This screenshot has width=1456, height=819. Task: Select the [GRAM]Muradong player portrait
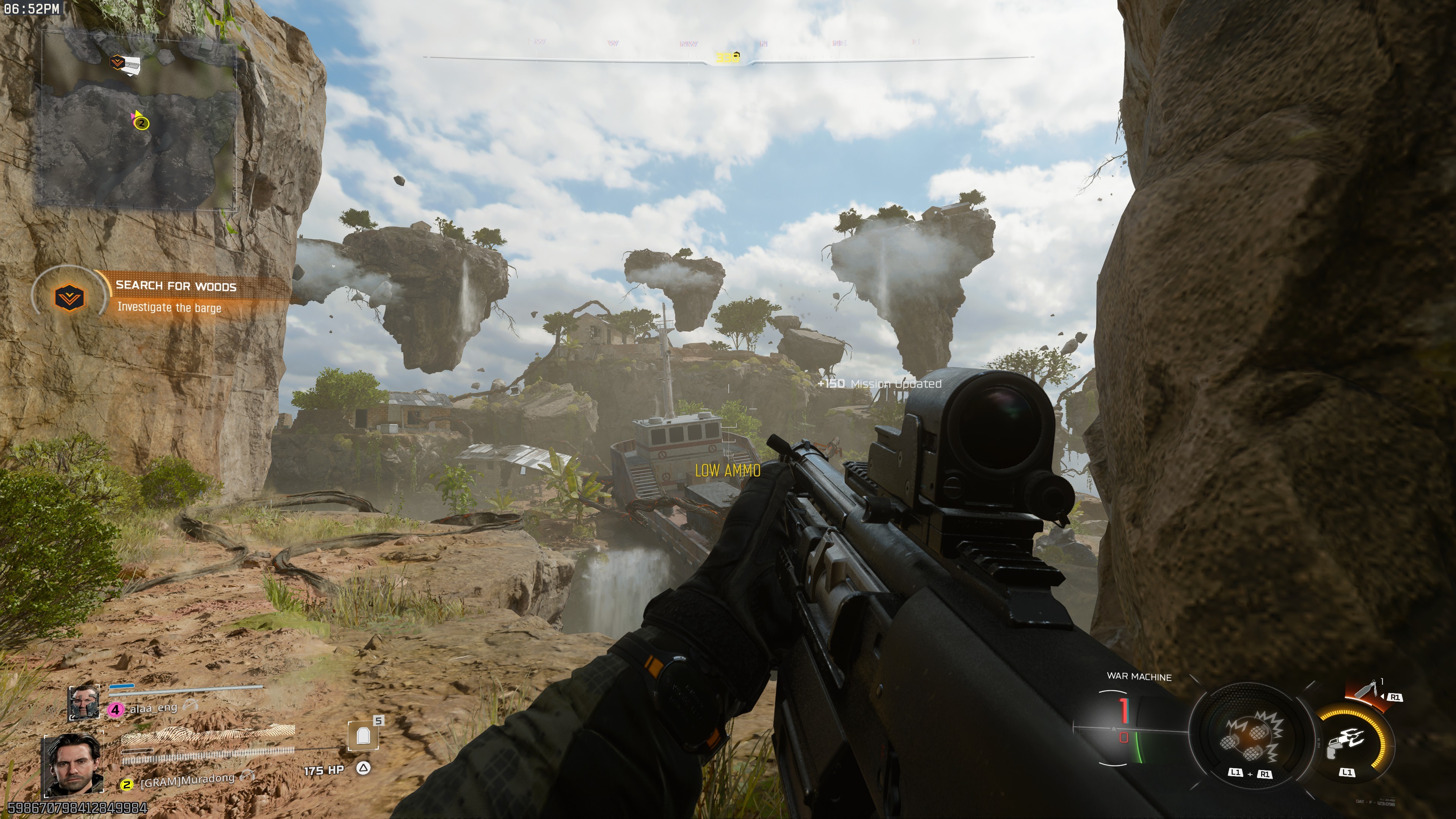pyautogui.click(x=73, y=765)
